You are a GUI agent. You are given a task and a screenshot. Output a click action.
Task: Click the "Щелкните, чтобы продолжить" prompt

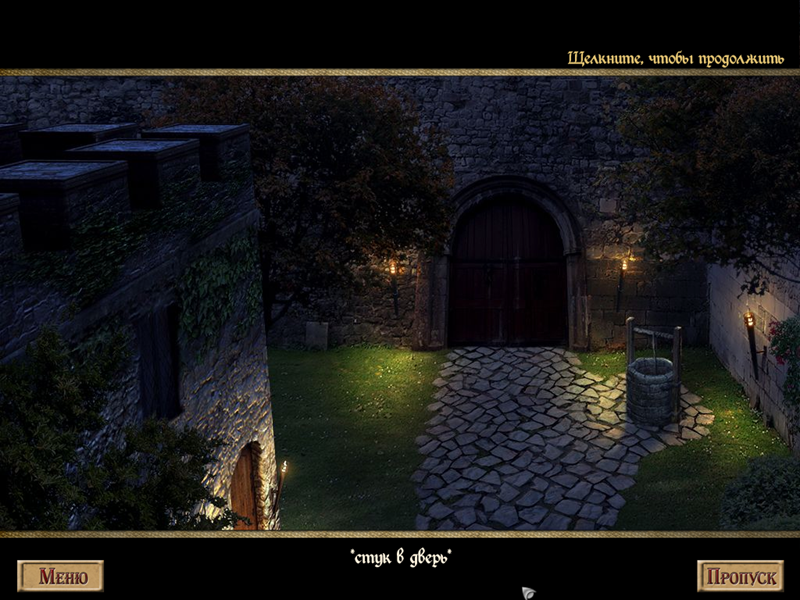point(675,58)
